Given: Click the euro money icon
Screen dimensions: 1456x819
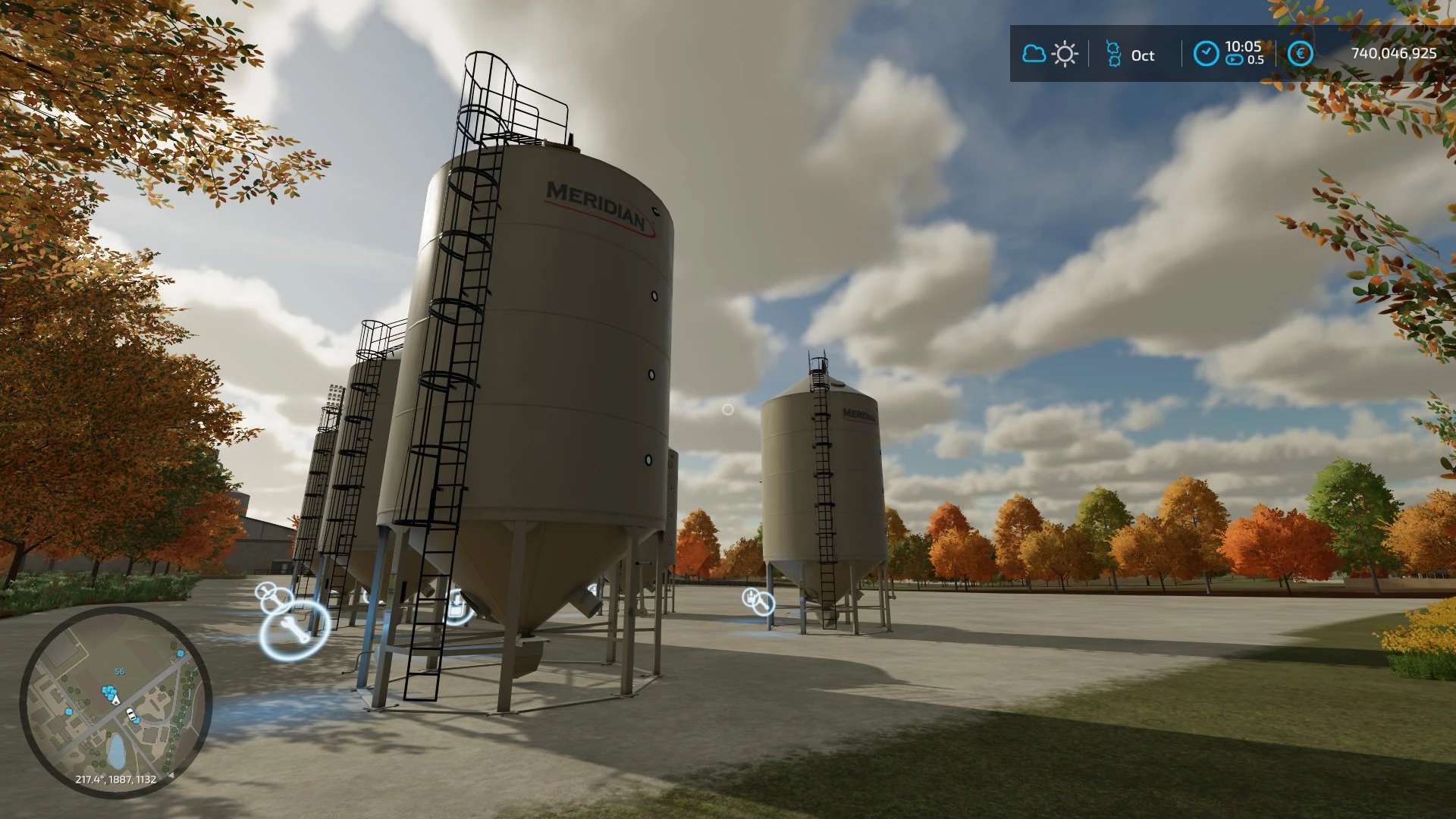Looking at the screenshot, I should click(x=1300, y=53).
